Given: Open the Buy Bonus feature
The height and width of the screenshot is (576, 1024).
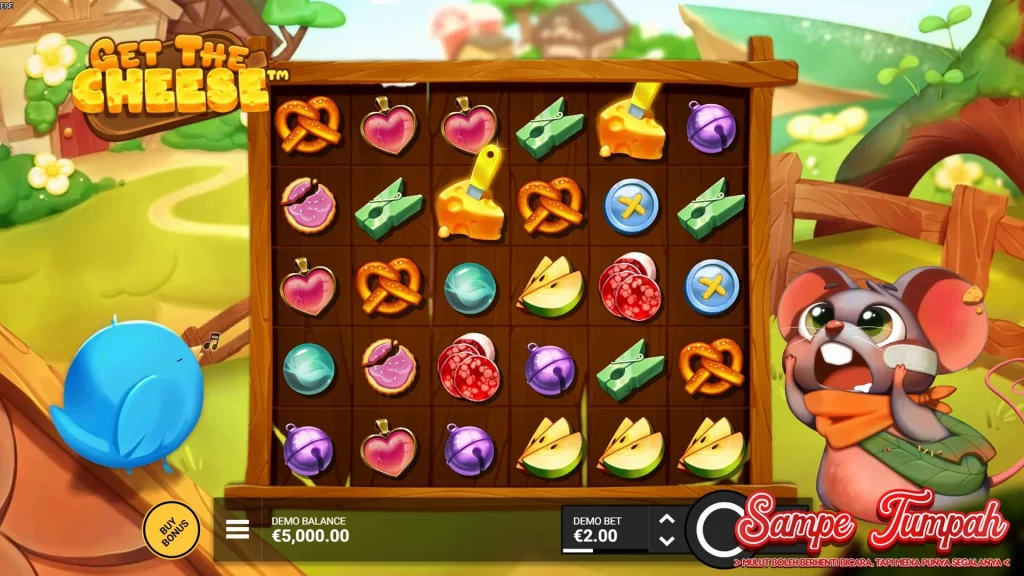Looking at the screenshot, I should (x=171, y=529).
